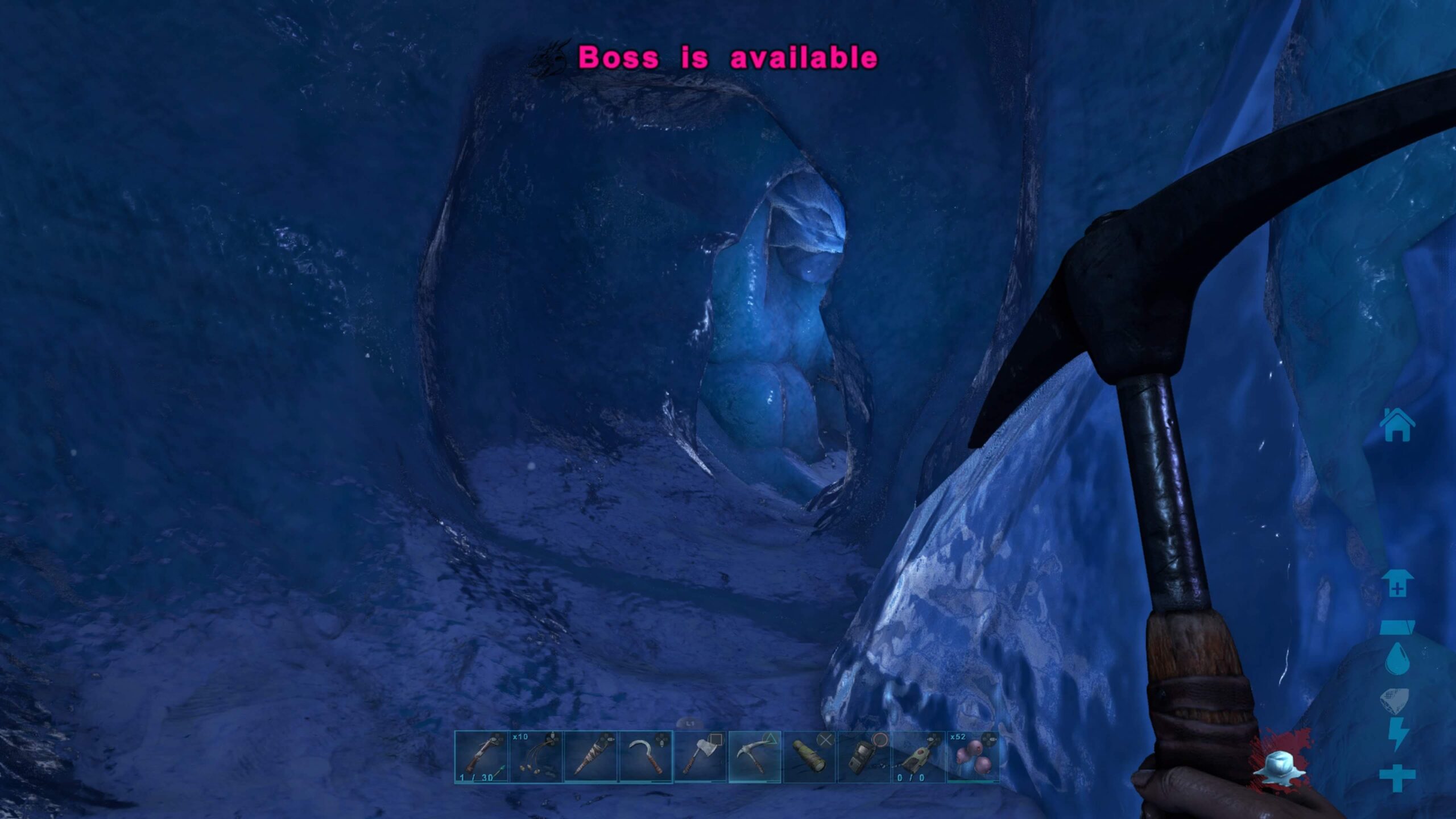Screen dimensions: 1456x819
Task: Click the highlighted pickaxe hotbar slot
Action: pyautogui.click(x=755, y=757)
